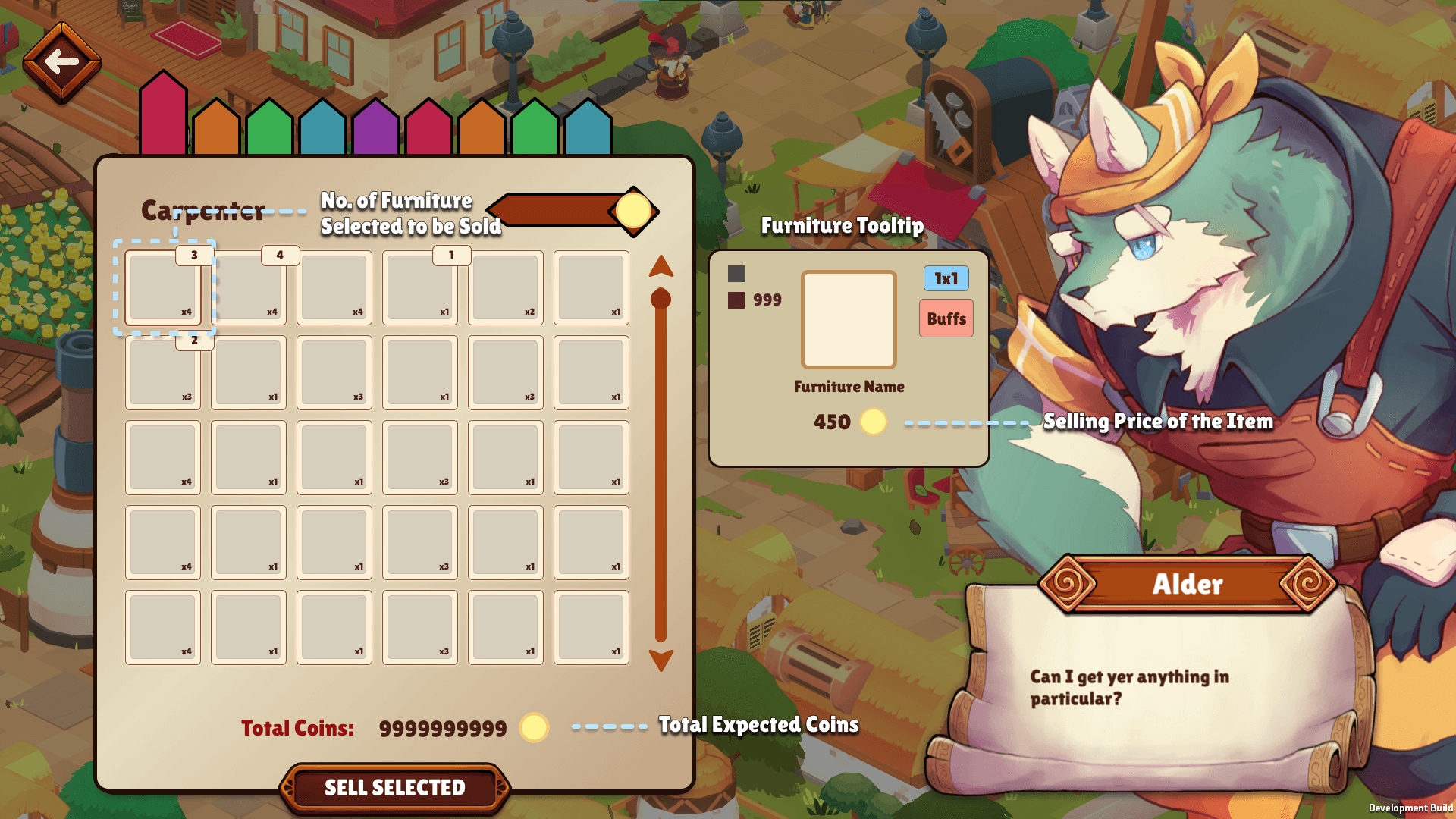The image size is (1456, 819).
Task: Select the furniture slot badged with 3
Action: pyautogui.click(x=163, y=288)
